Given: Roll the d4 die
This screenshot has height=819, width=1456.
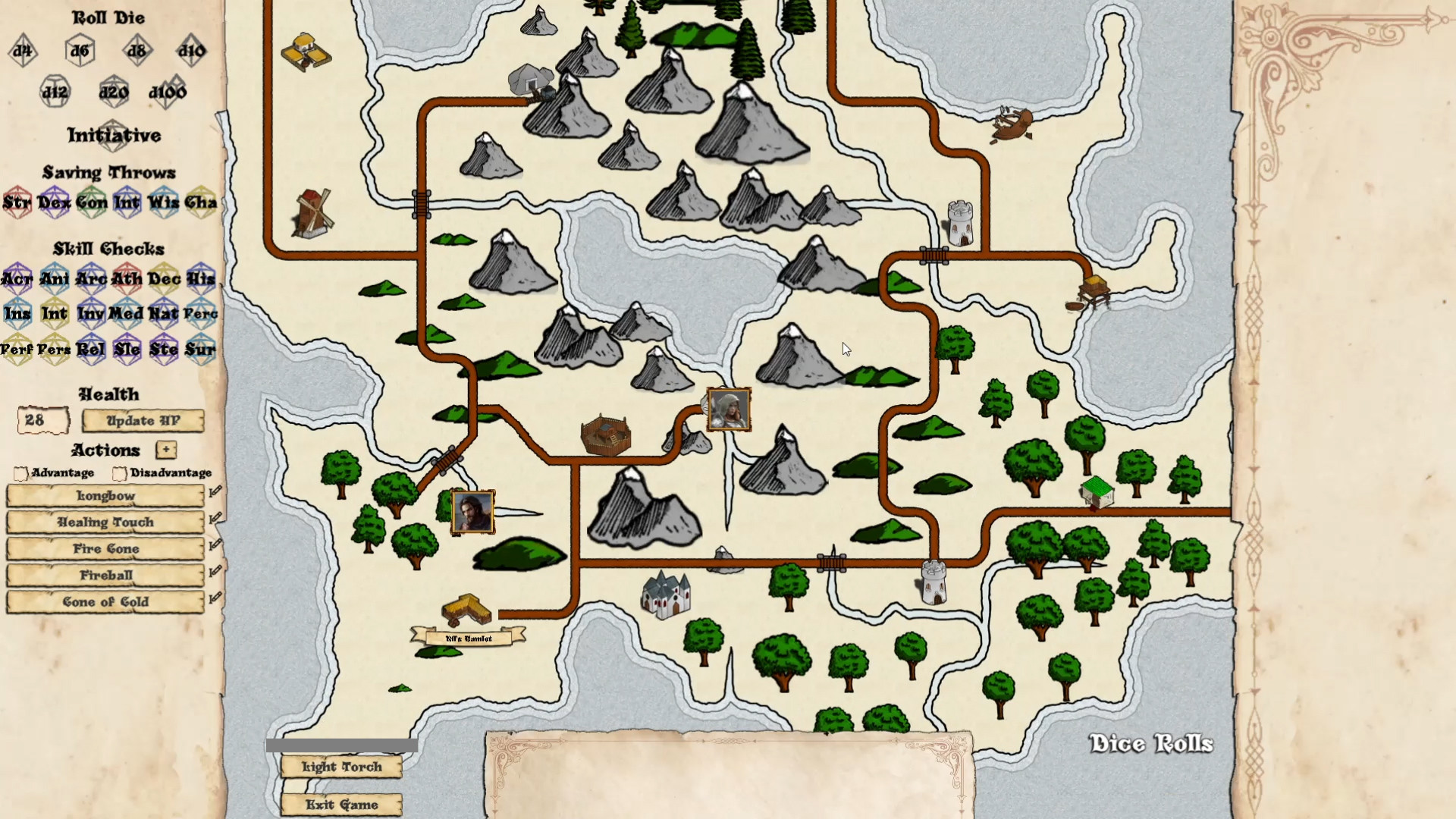Looking at the screenshot, I should pyautogui.click(x=21, y=51).
